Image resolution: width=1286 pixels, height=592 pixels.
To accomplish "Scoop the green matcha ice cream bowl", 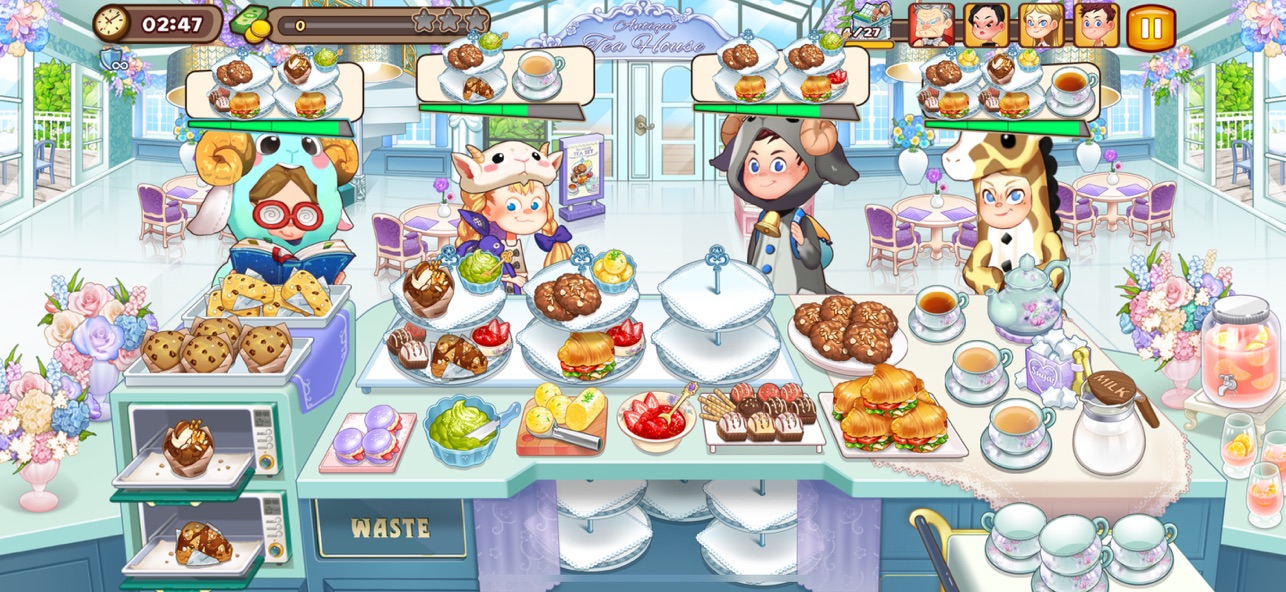I will (461, 427).
